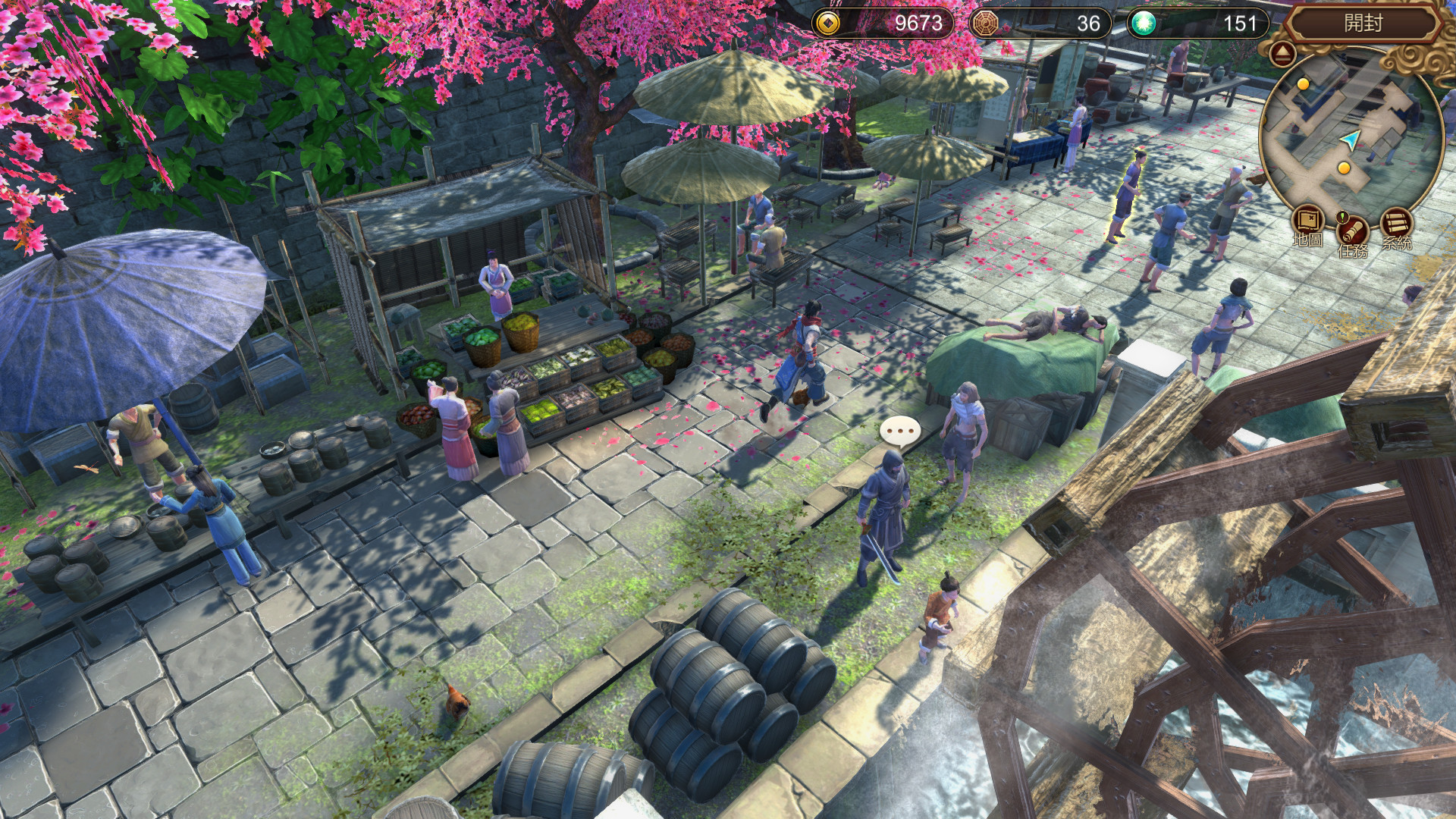
Task: Click the green gem currency icon
Action: click(1145, 24)
